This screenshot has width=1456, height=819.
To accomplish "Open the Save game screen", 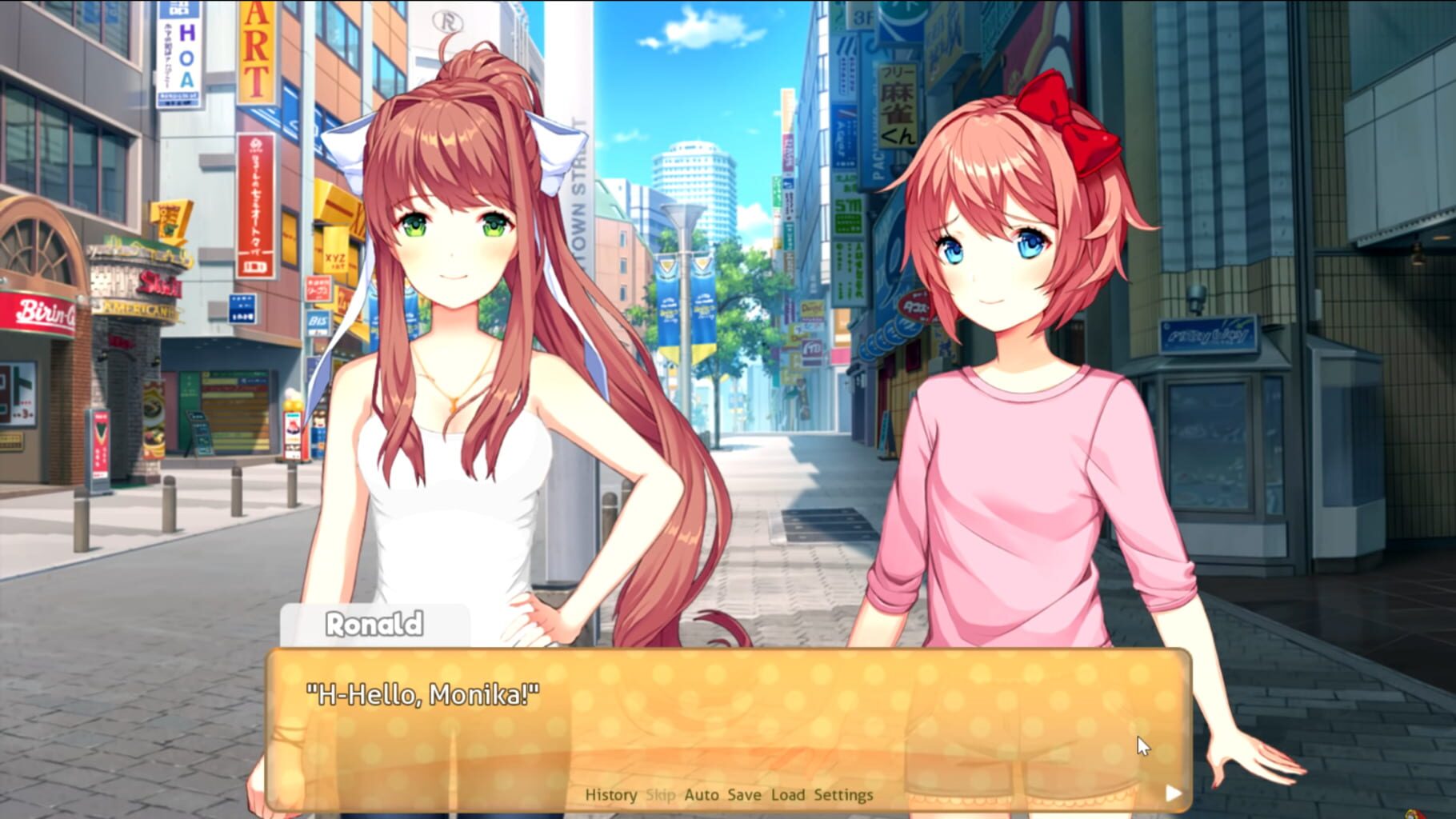I will click(x=742, y=795).
